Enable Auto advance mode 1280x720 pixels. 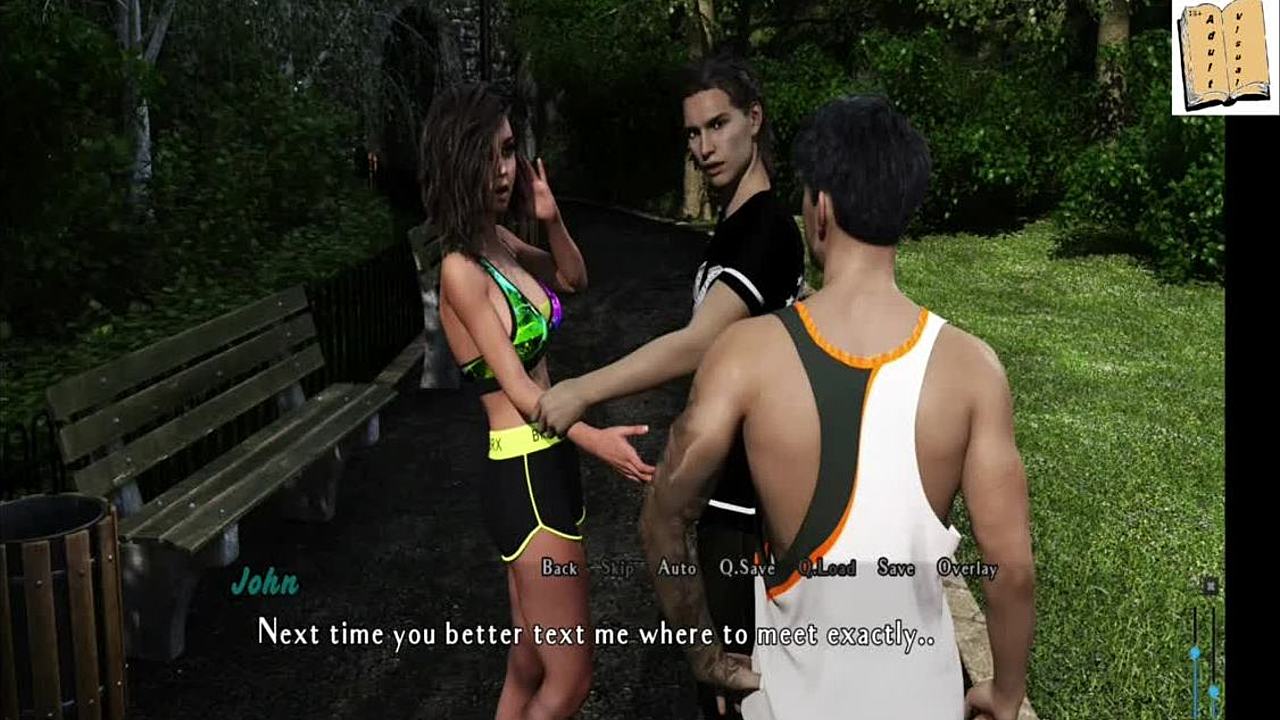[x=677, y=568]
